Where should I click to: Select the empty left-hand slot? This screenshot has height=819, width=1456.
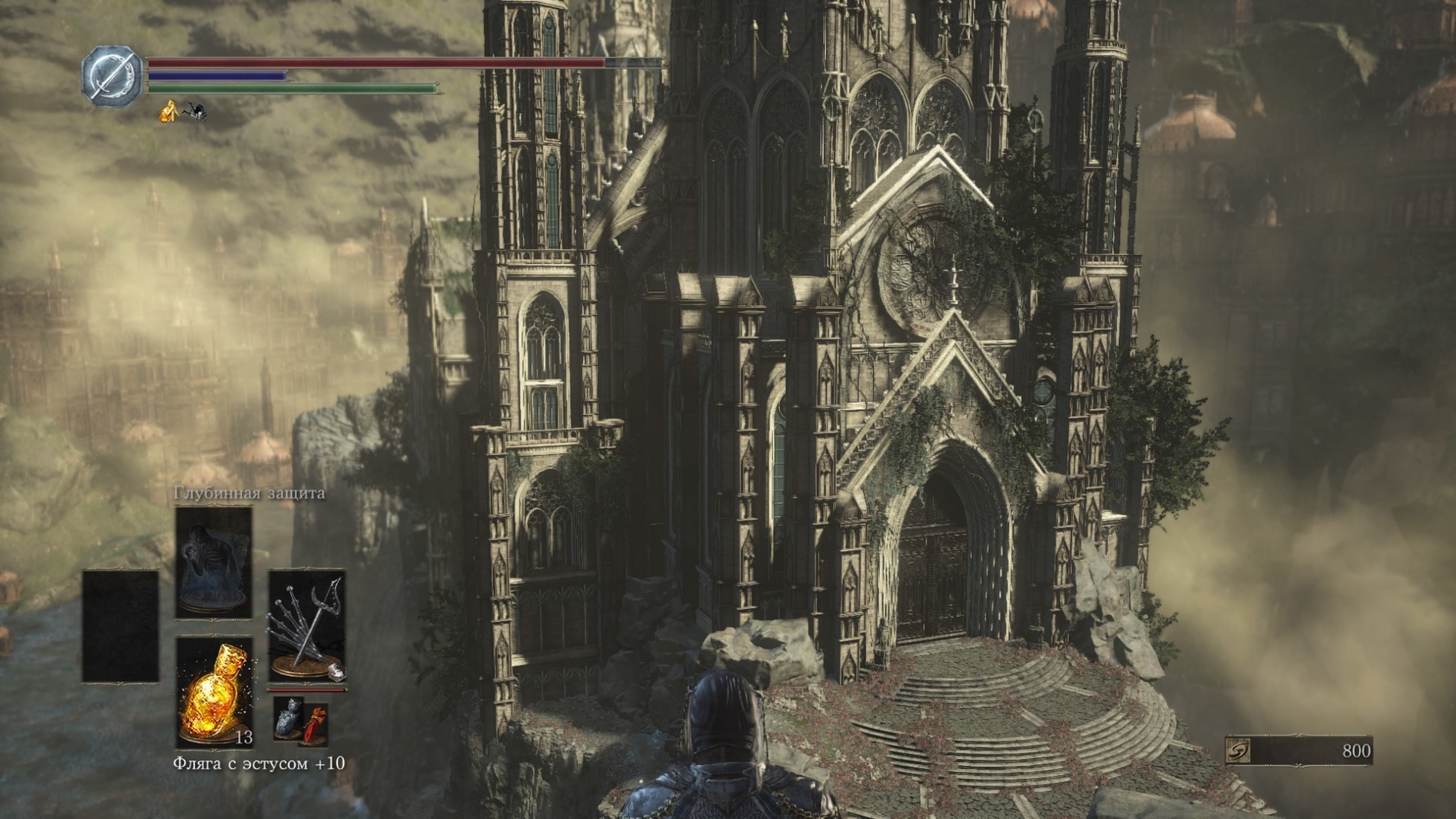(121, 625)
